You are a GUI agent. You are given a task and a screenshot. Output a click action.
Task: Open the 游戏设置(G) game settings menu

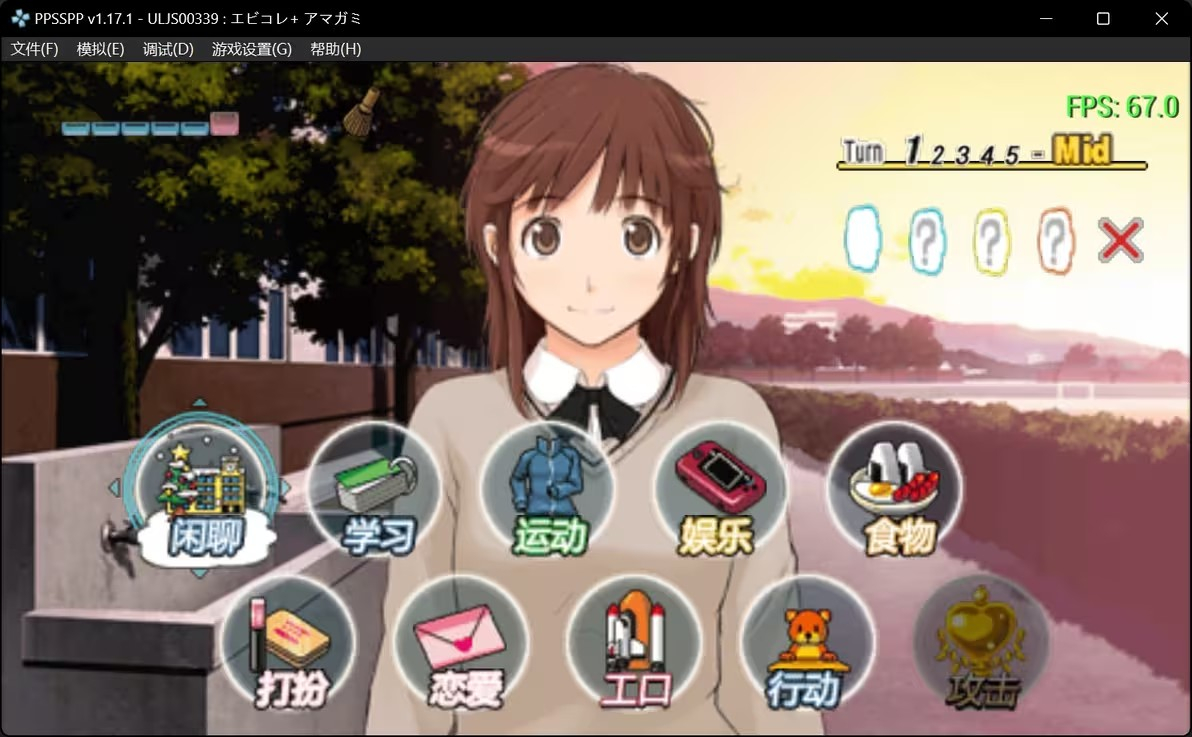tap(252, 49)
